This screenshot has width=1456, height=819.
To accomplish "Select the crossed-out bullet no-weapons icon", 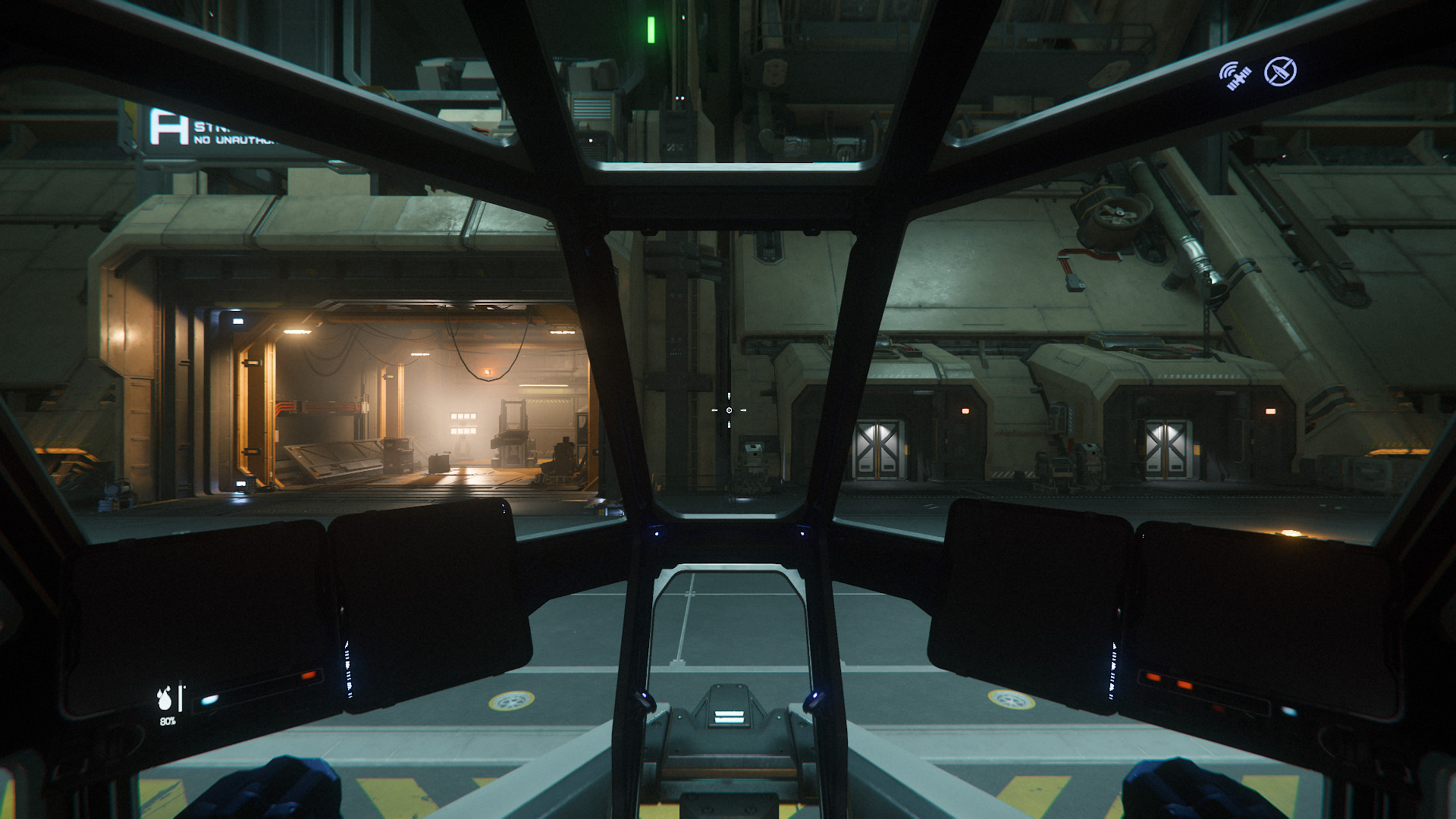I will pyautogui.click(x=1280, y=72).
